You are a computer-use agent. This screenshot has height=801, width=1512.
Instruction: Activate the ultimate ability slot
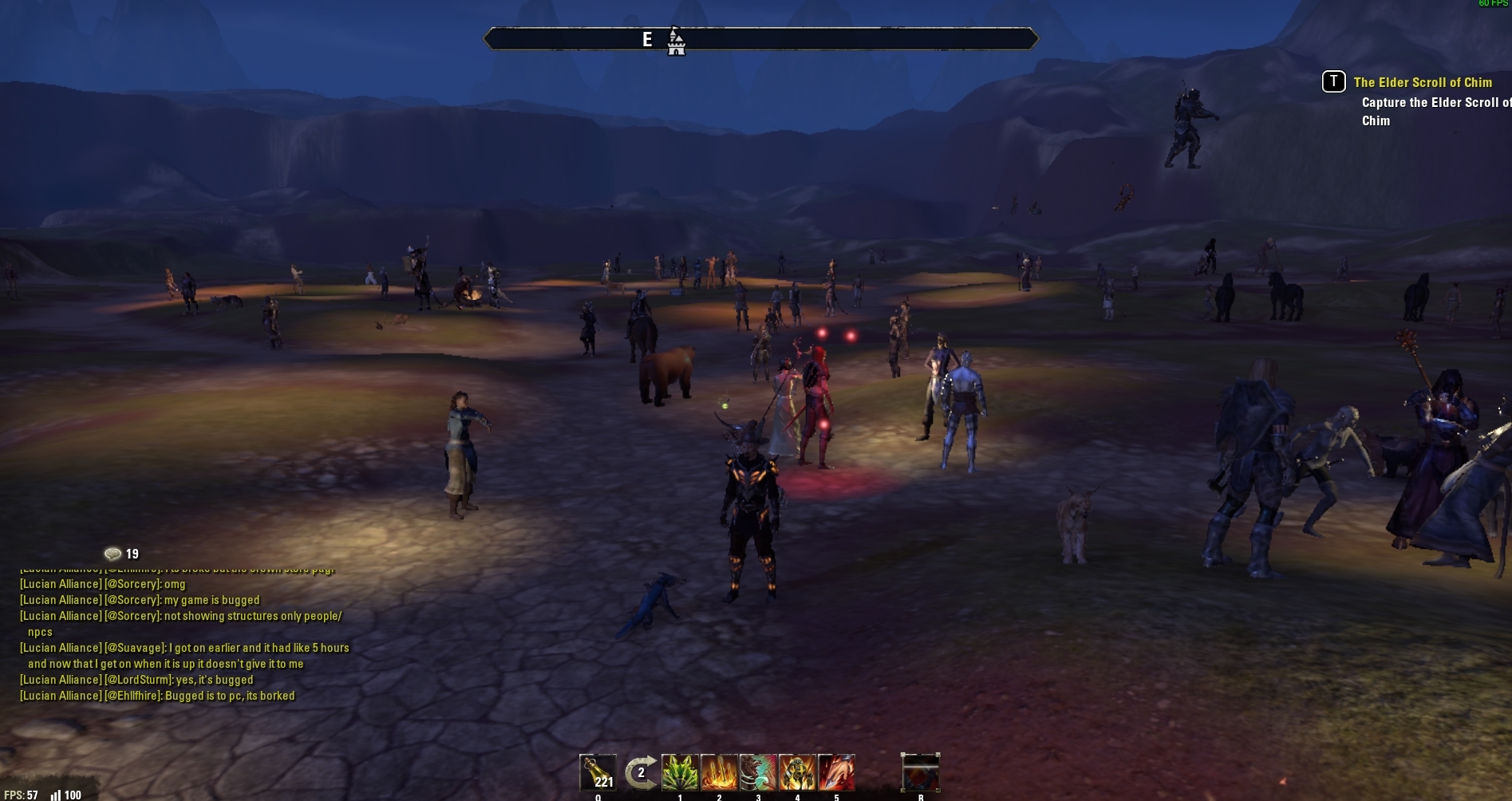920,772
